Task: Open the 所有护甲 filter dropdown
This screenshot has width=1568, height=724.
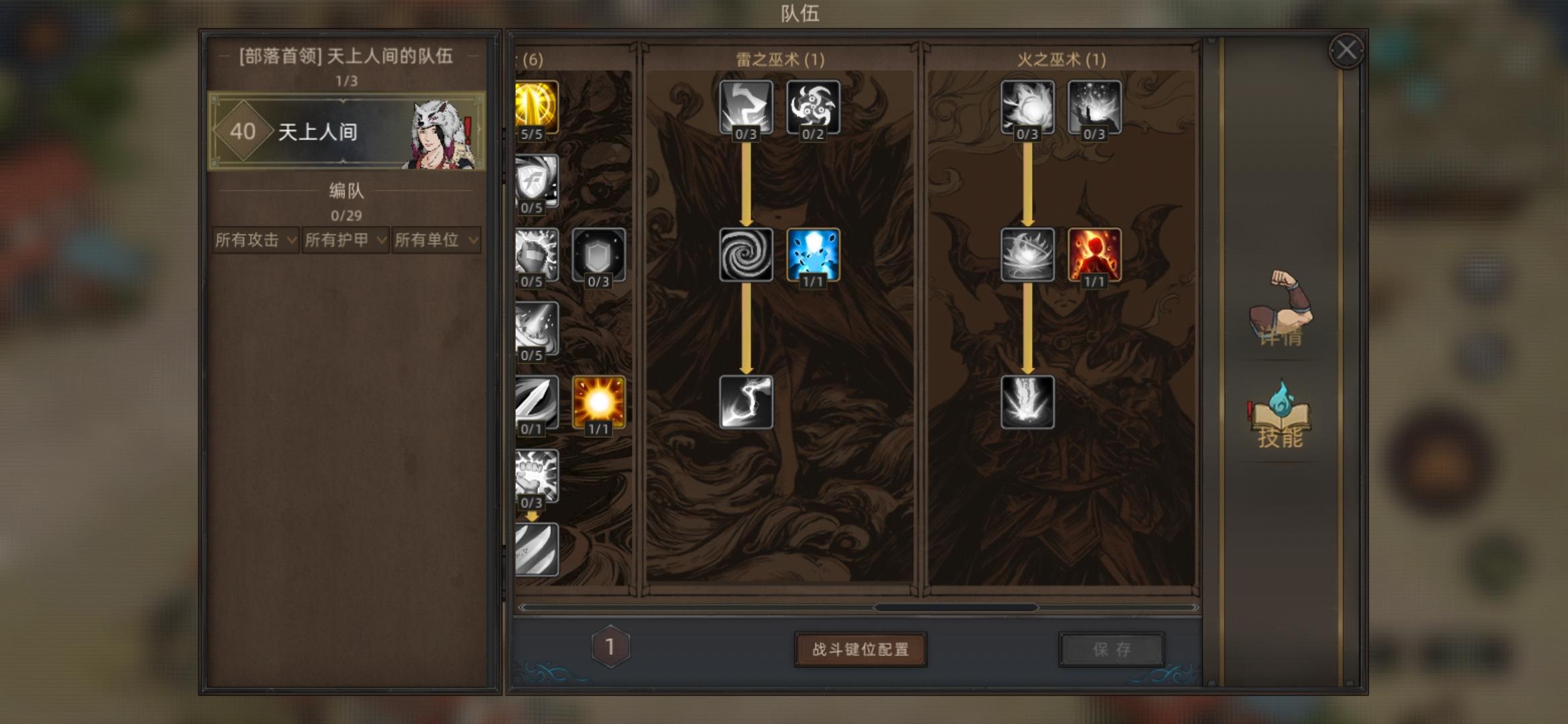Action: 344,241
